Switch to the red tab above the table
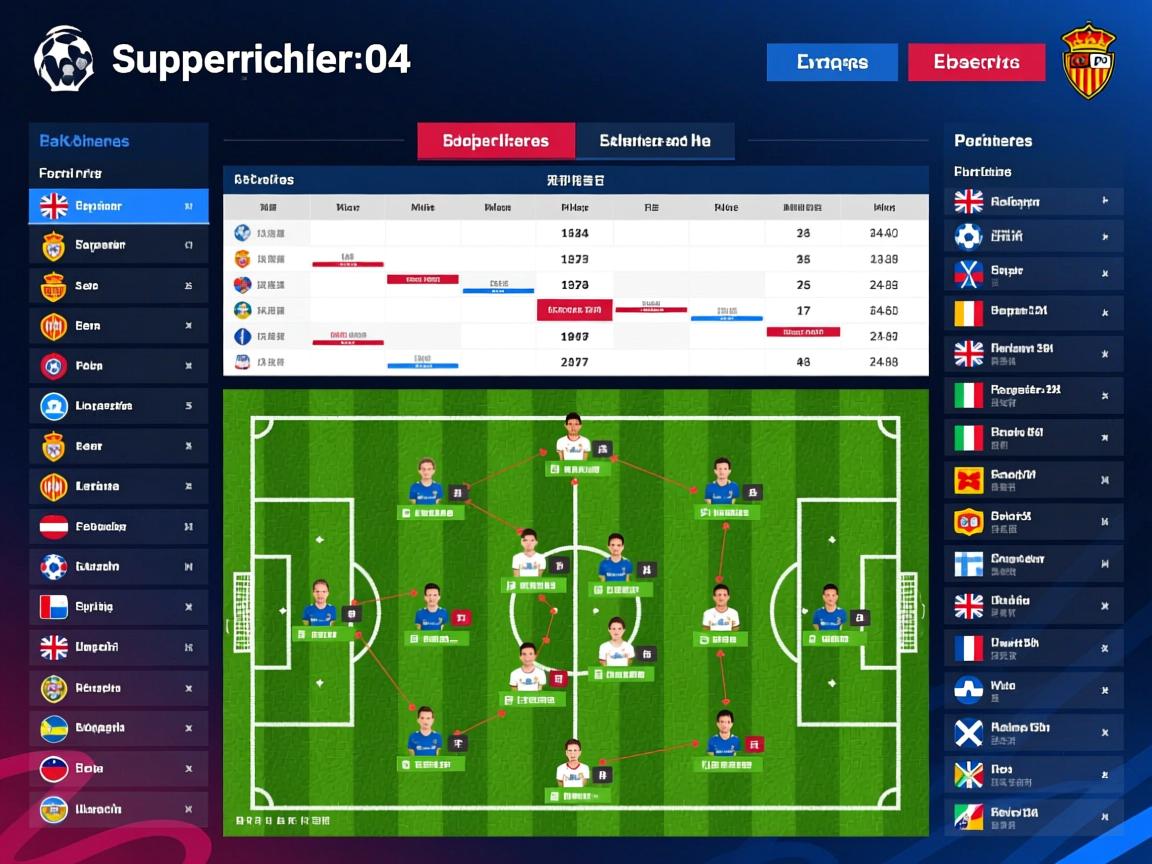This screenshot has width=1152, height=864. coord(496,141)
